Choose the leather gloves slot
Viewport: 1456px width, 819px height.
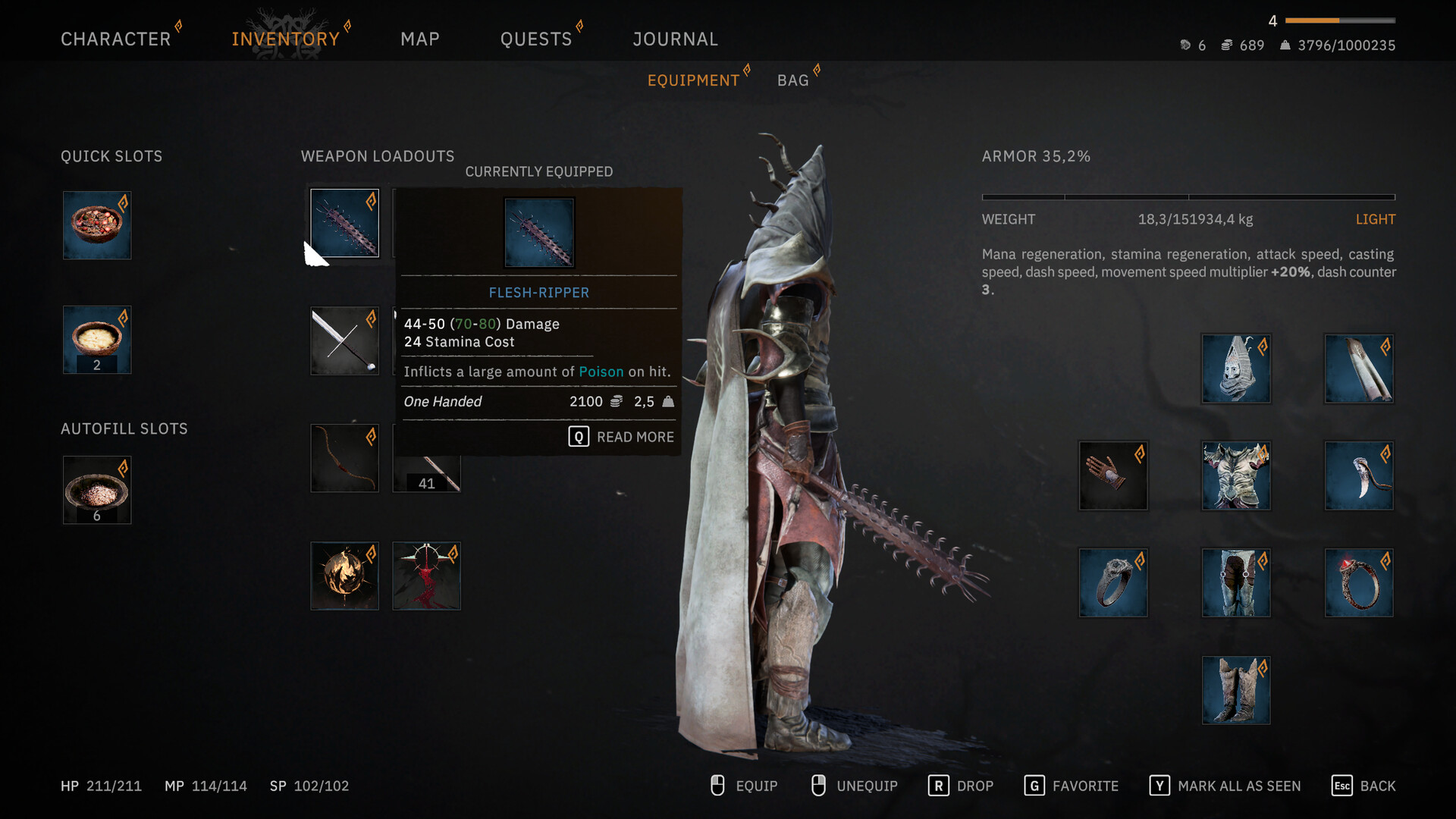tap(1113, 475)
